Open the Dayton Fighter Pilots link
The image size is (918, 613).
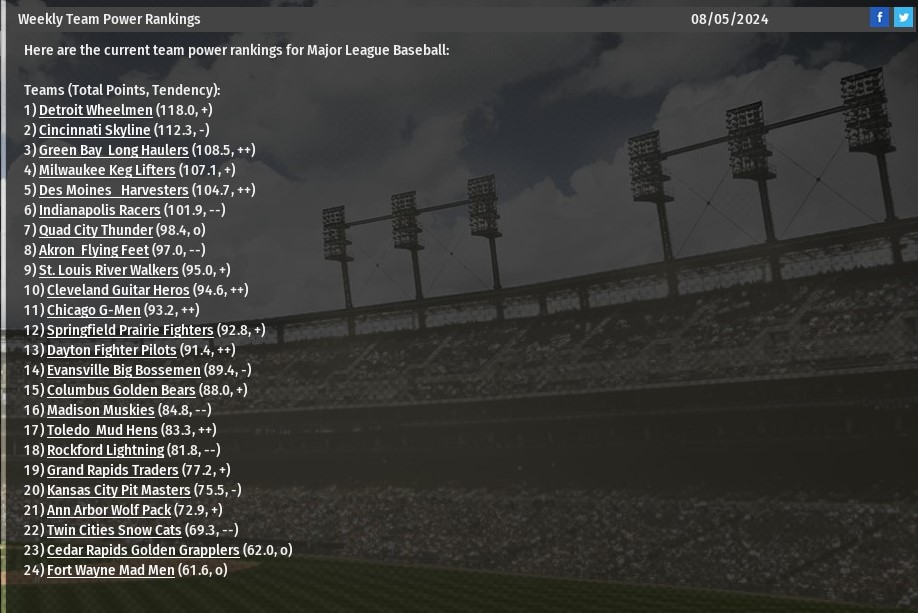pos(111,350)
